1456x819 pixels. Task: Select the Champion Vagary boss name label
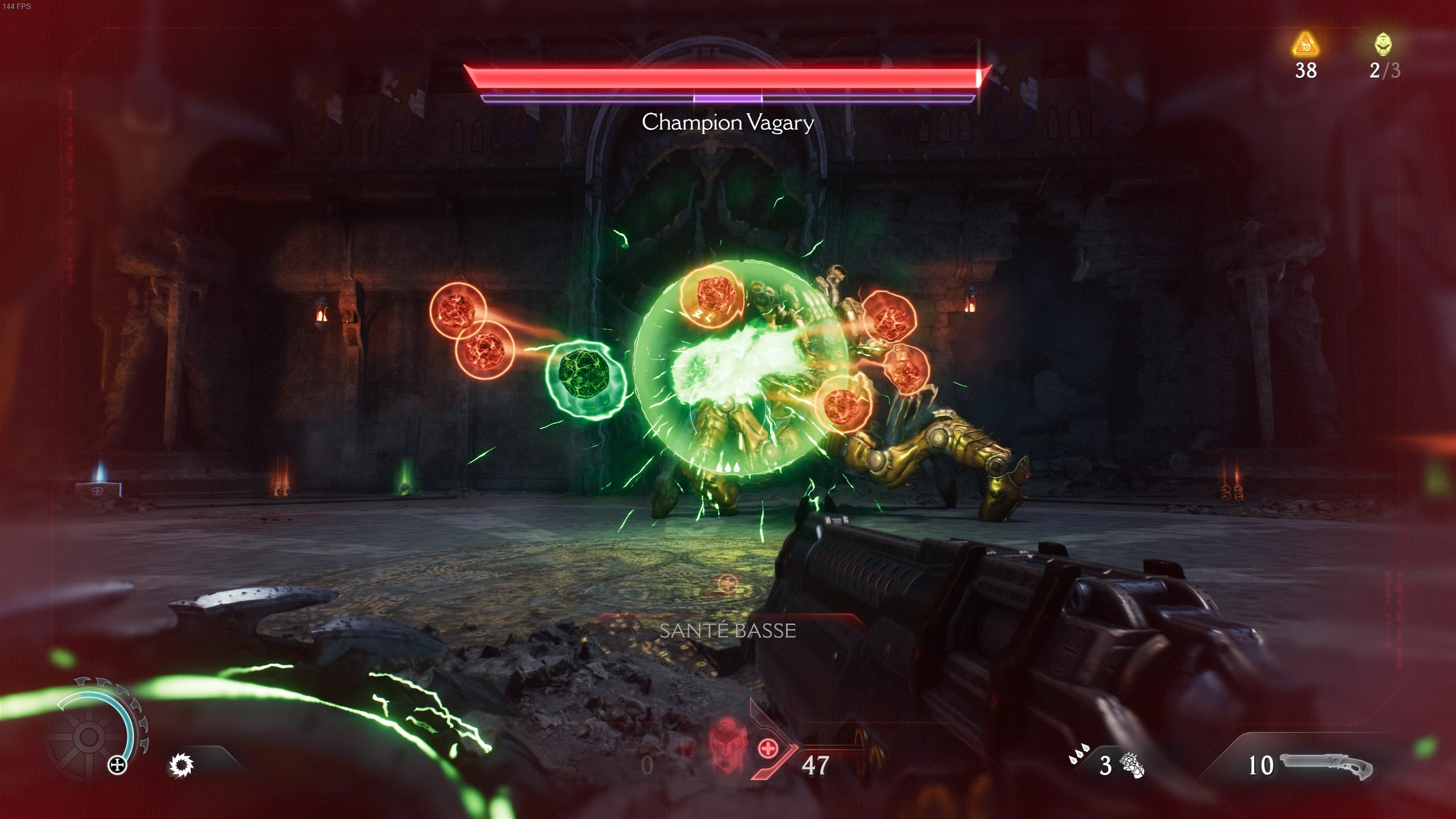point(727,122)
